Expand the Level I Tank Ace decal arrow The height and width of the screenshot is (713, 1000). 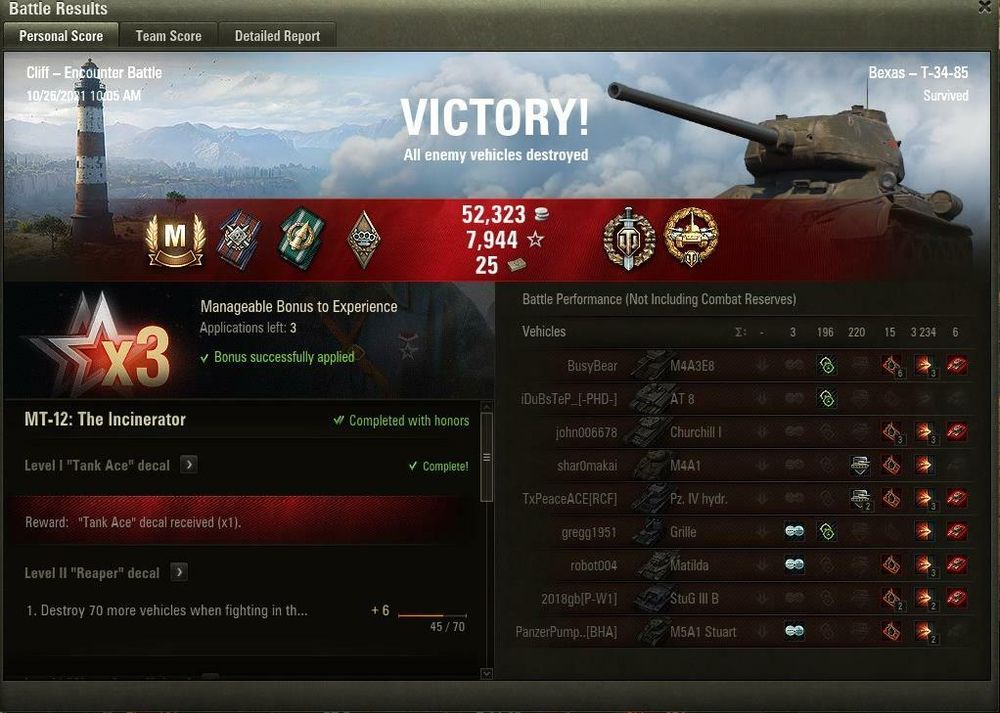(187, 465)
